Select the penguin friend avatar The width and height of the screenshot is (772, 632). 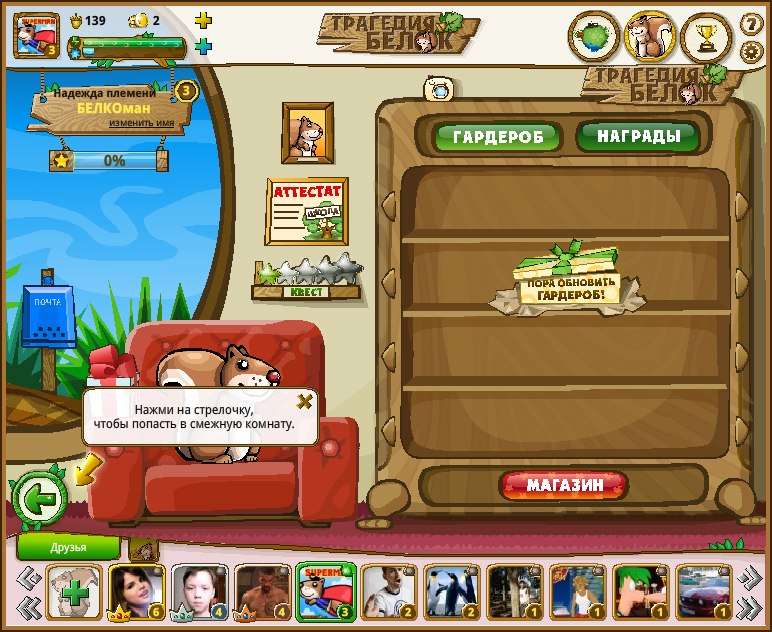(452, 591)
